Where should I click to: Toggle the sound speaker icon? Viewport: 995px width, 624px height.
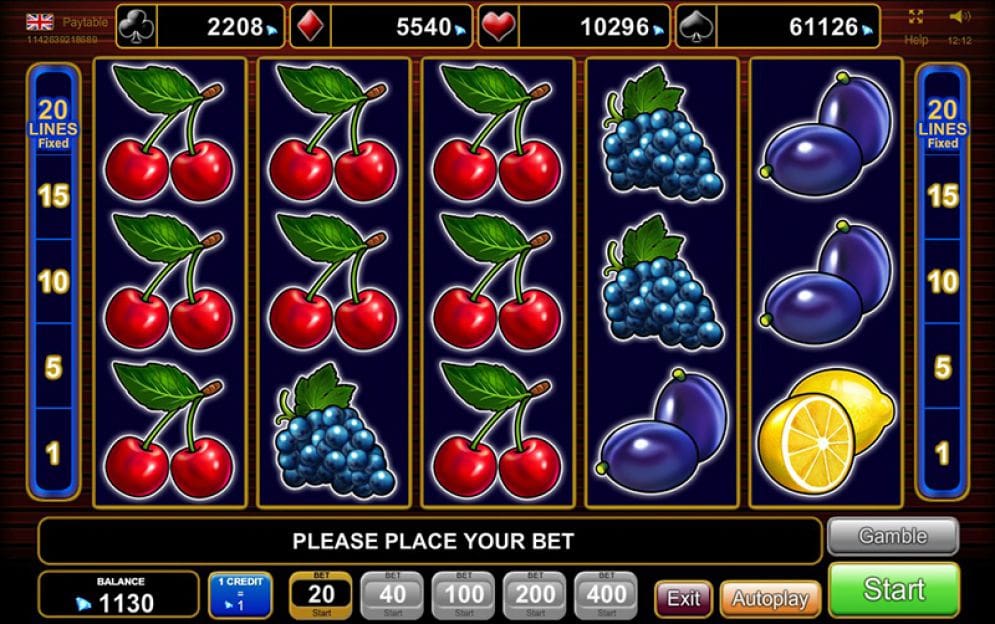coord(959,17)
